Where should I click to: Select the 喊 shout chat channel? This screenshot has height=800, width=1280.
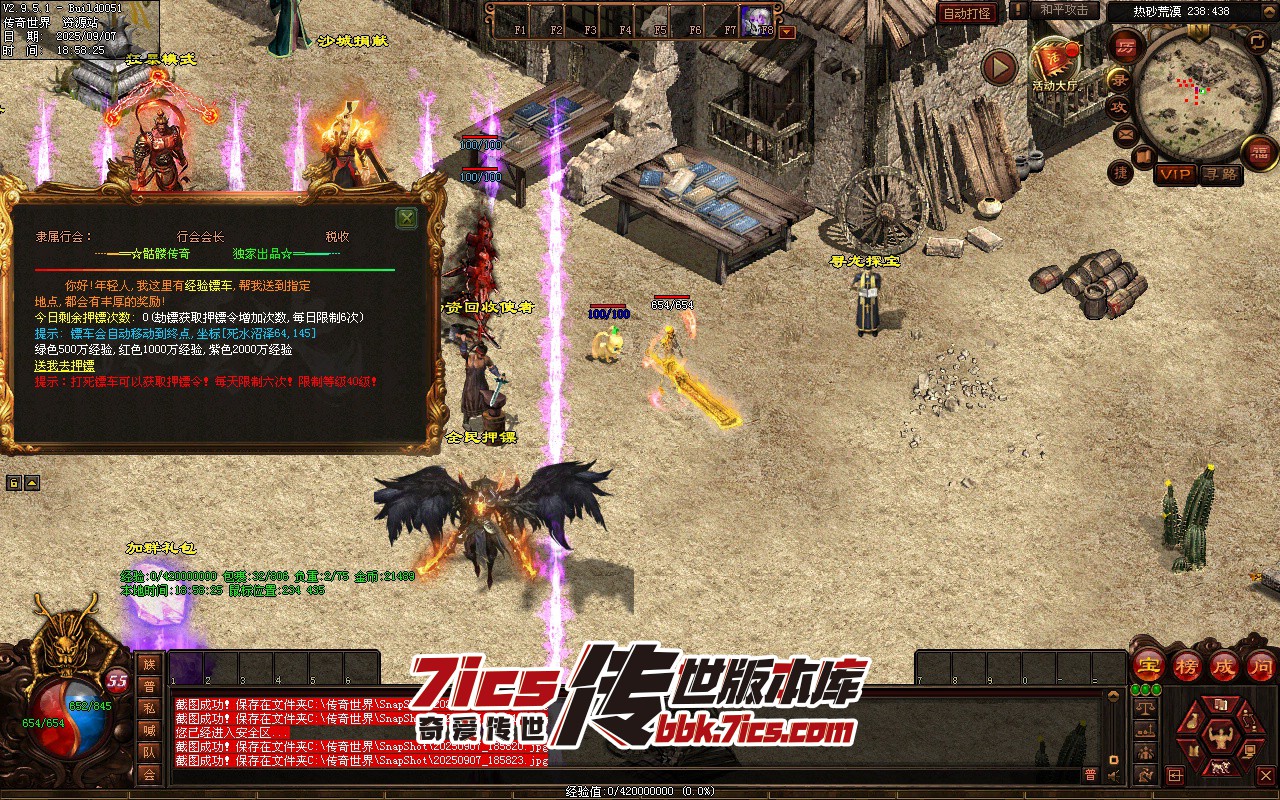[x=149, y=730]
